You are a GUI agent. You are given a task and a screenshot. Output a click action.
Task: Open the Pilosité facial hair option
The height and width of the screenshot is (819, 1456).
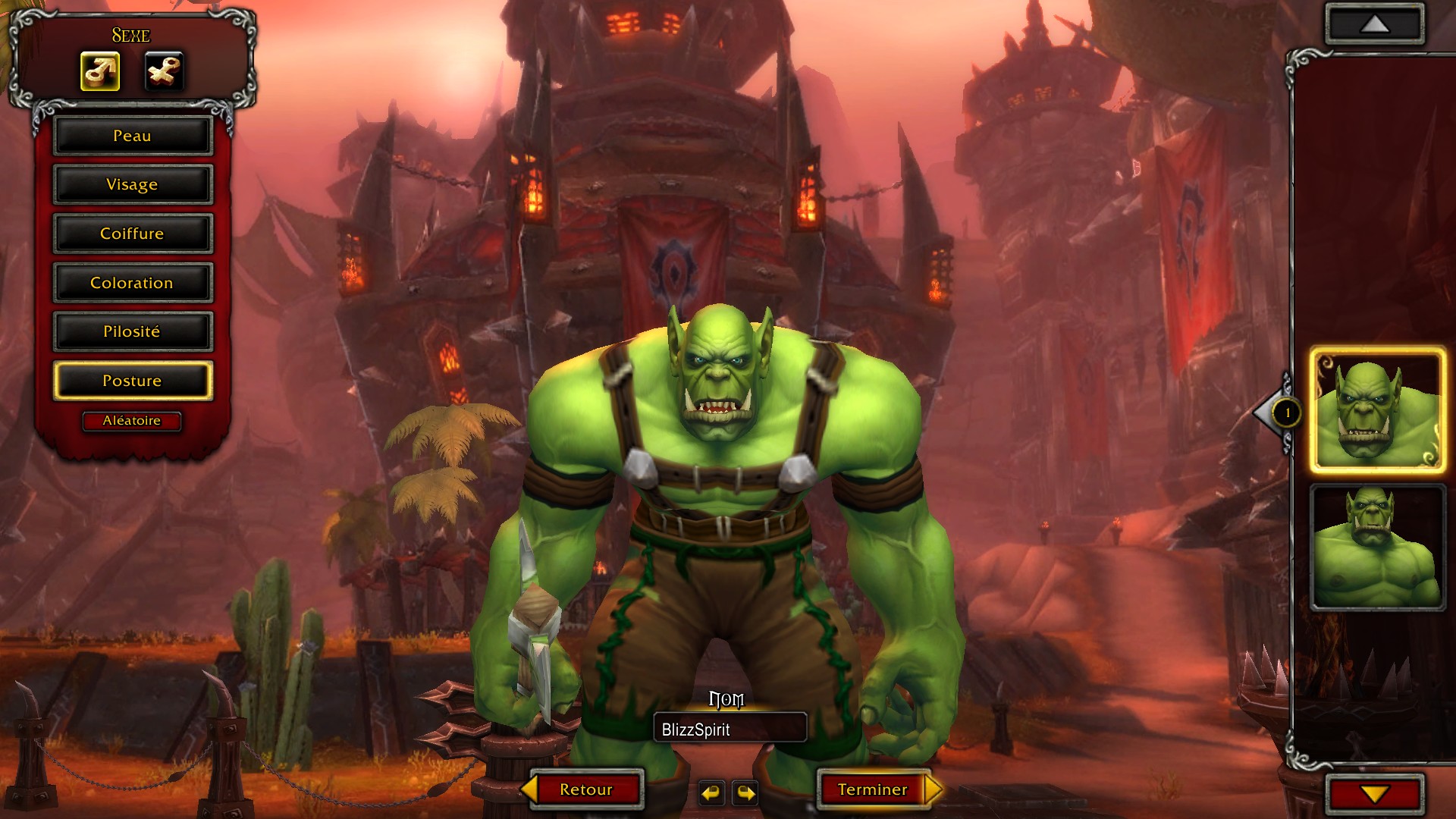click(x=133, y=331)
